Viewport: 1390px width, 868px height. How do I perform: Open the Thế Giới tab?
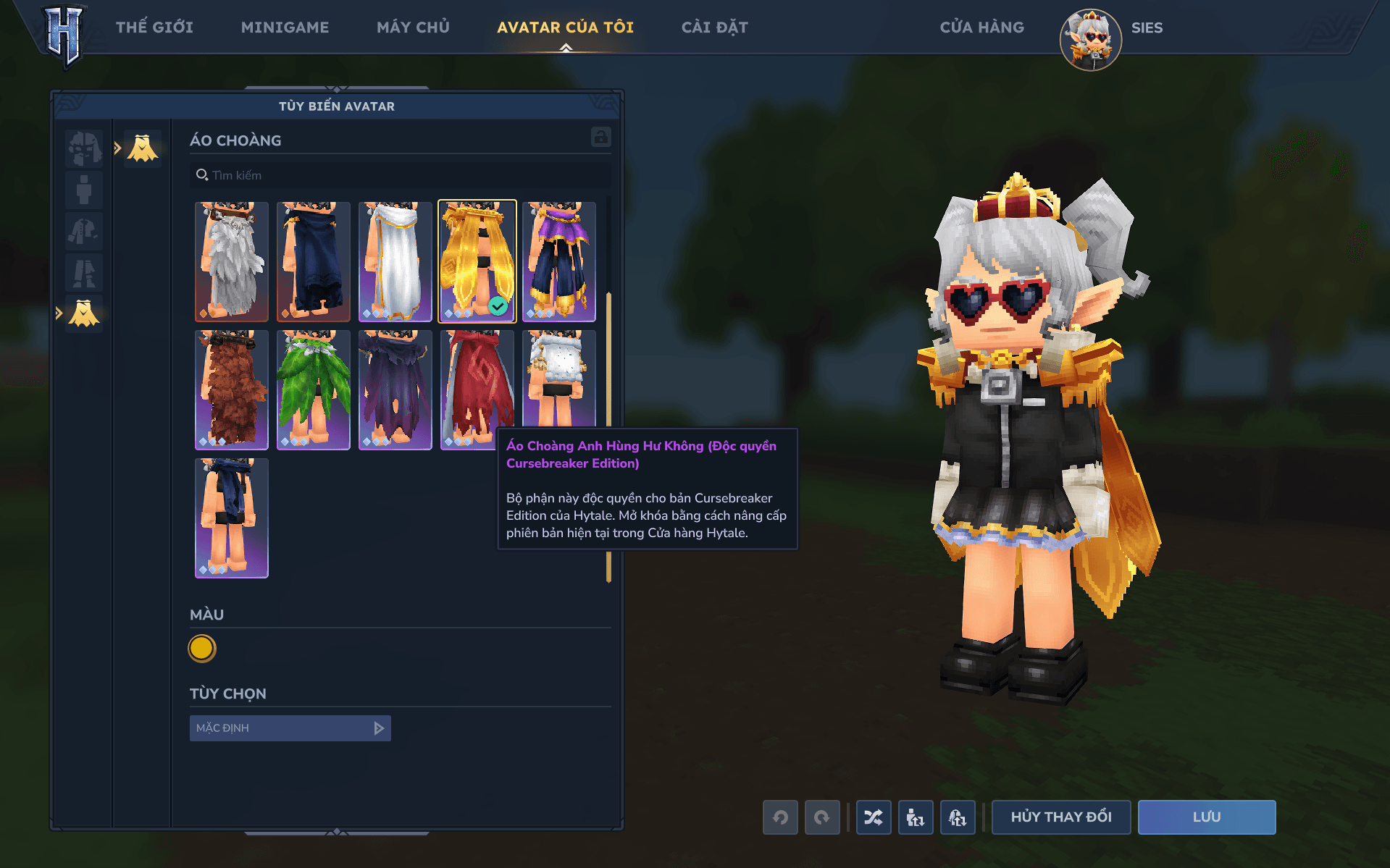[x=154, y=28]
